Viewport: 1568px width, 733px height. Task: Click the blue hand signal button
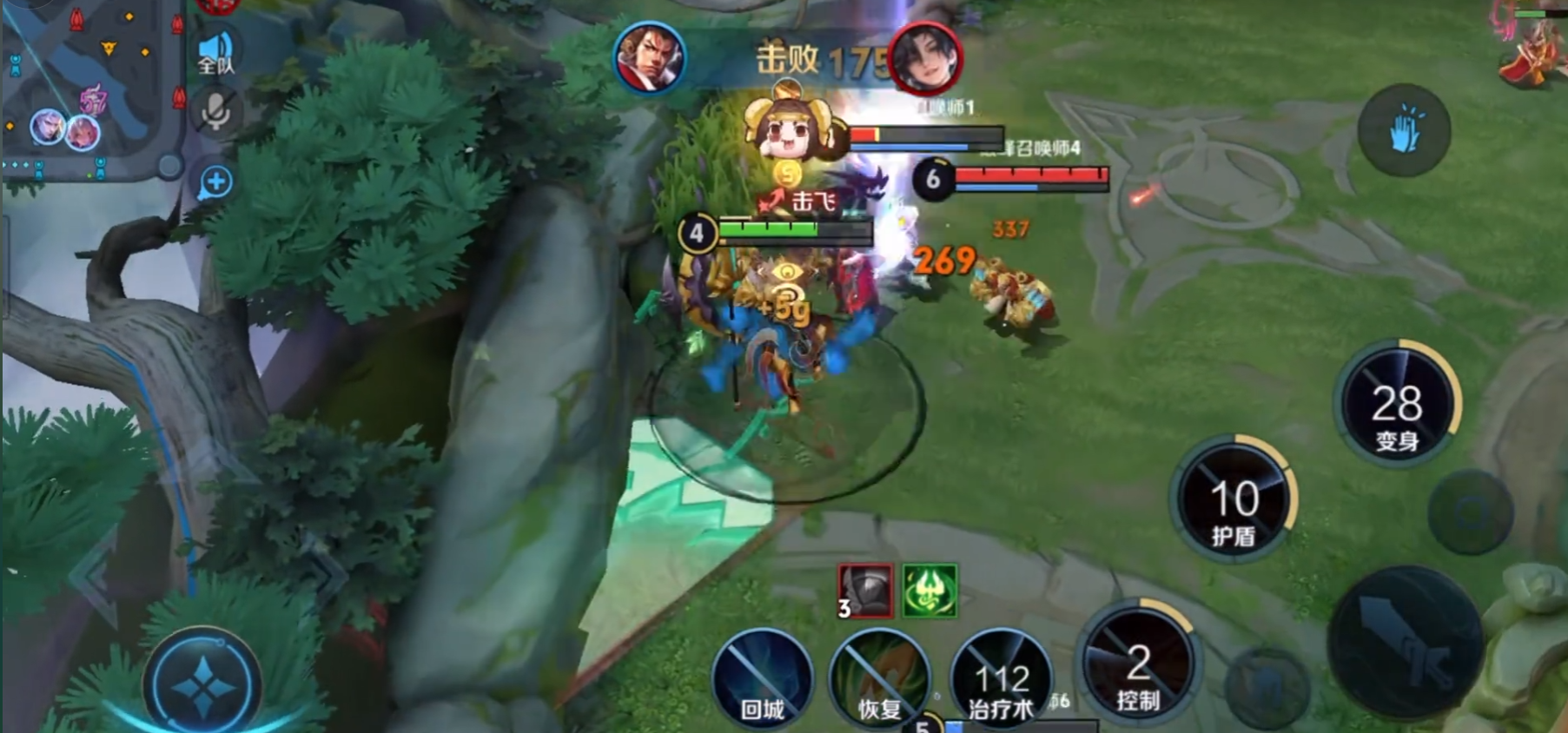(x=1404, y=130)
